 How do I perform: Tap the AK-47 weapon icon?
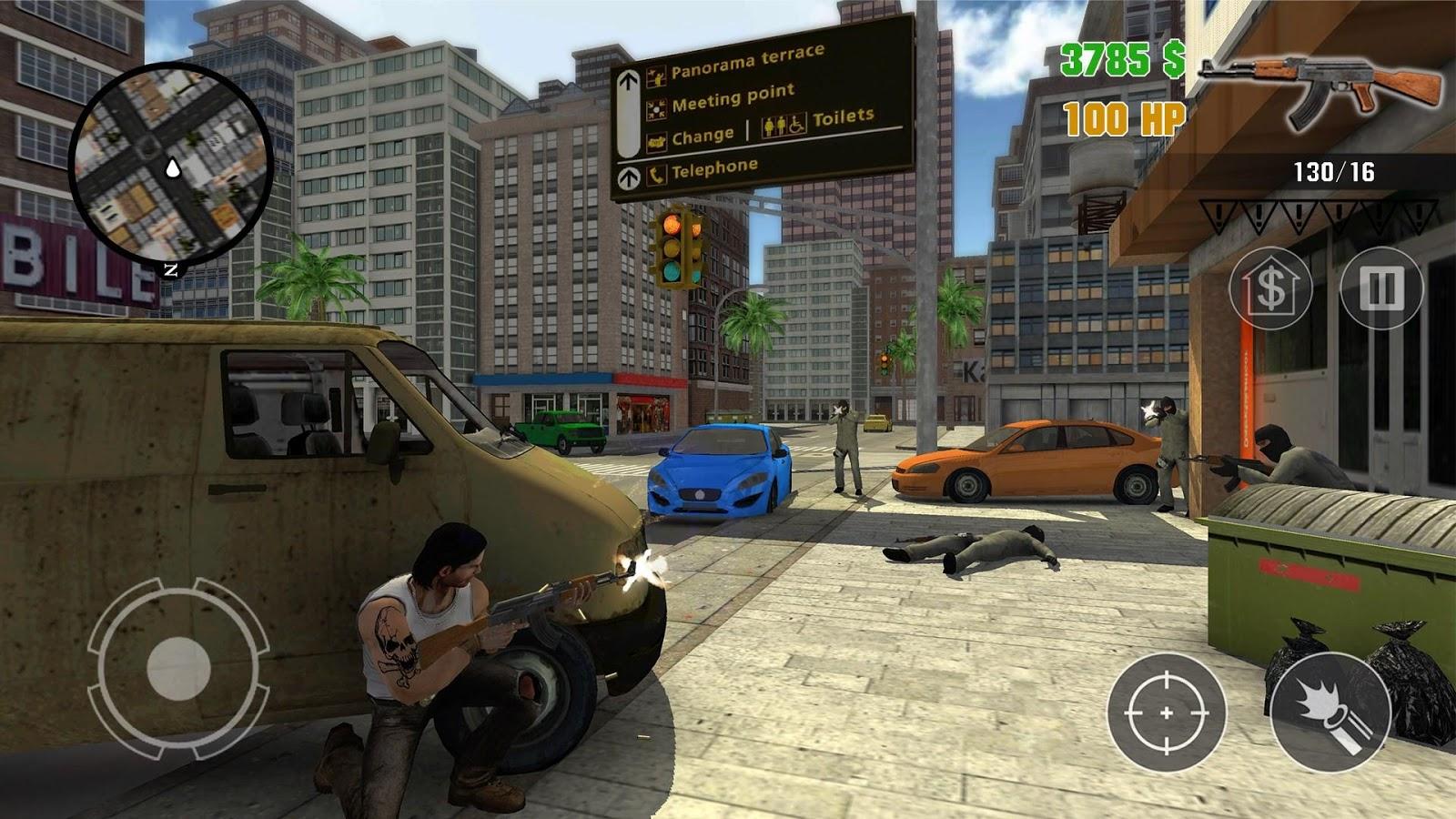(1319, 91)
